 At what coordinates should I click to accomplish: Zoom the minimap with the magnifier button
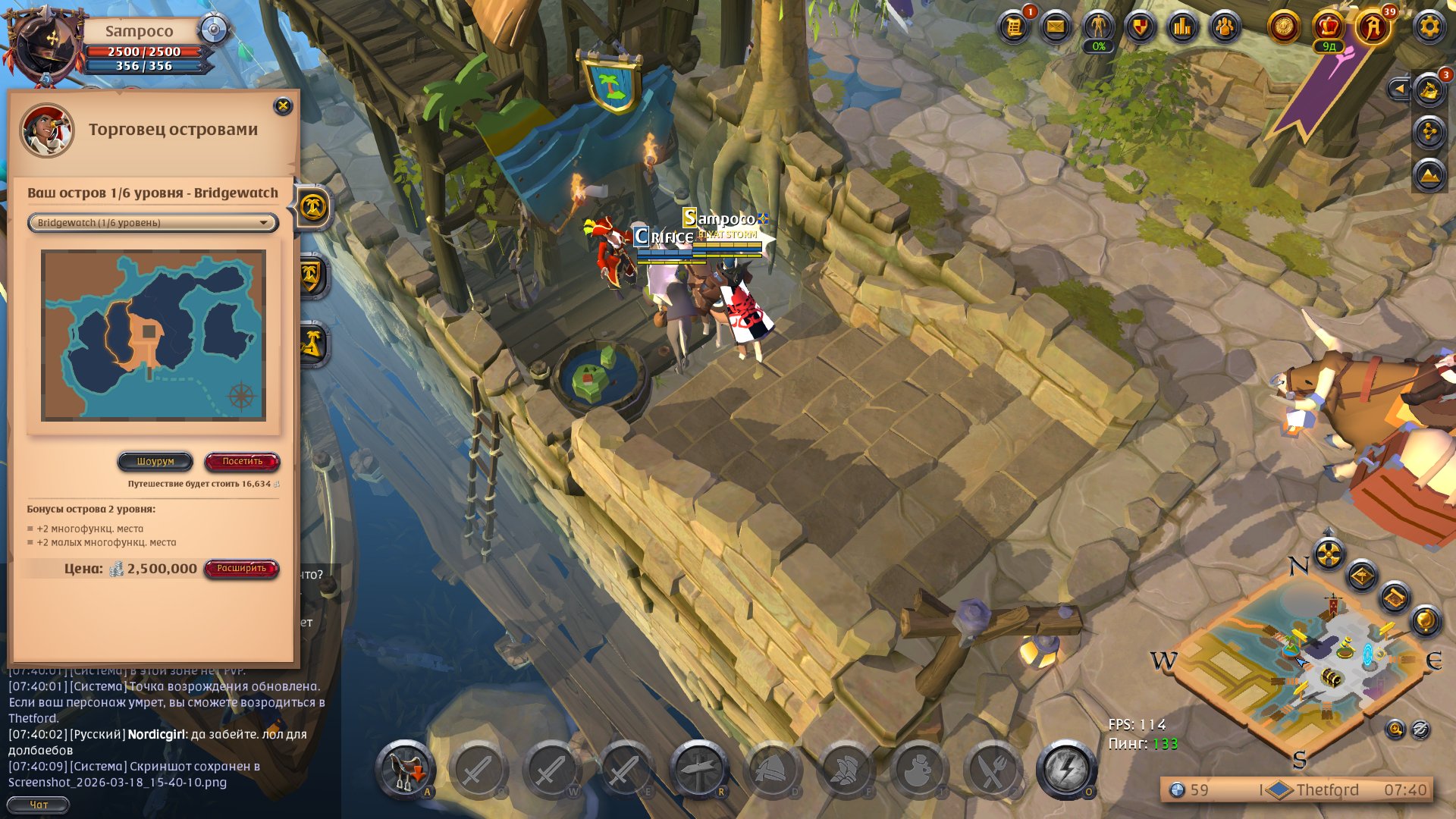click(1395, 730)
